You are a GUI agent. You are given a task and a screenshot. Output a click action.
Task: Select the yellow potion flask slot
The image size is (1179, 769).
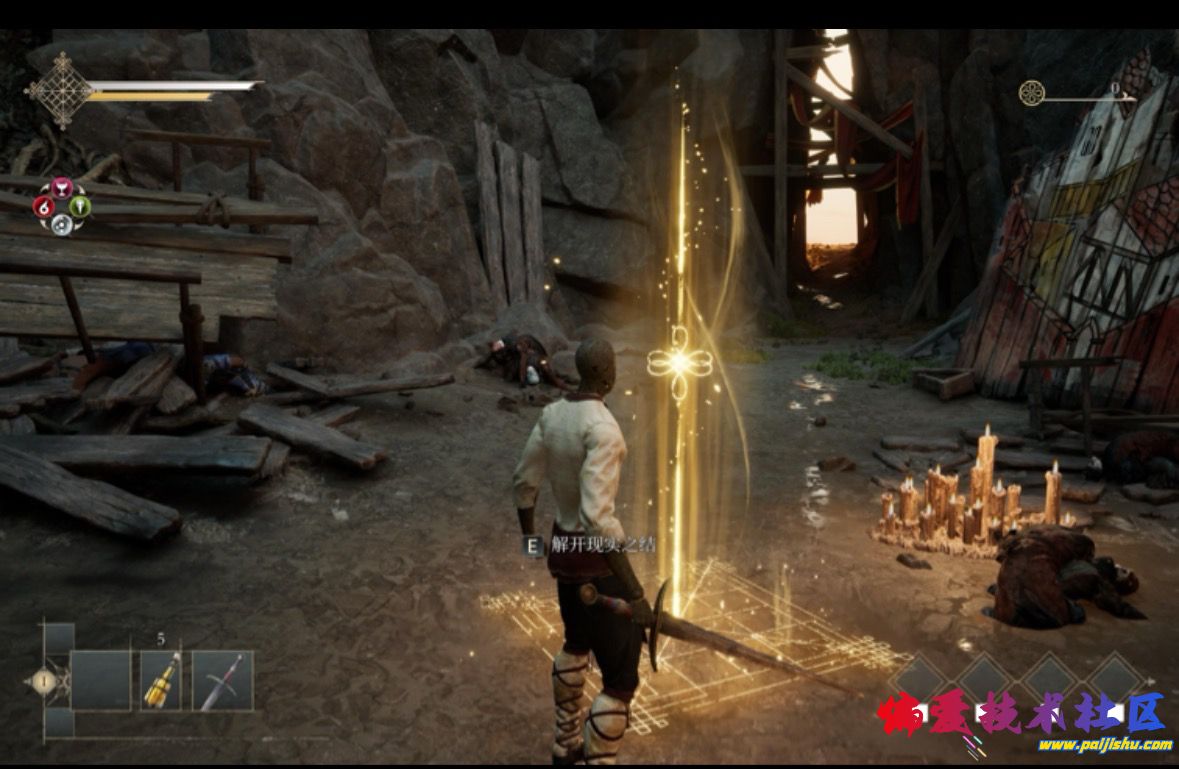coord(161,680)
